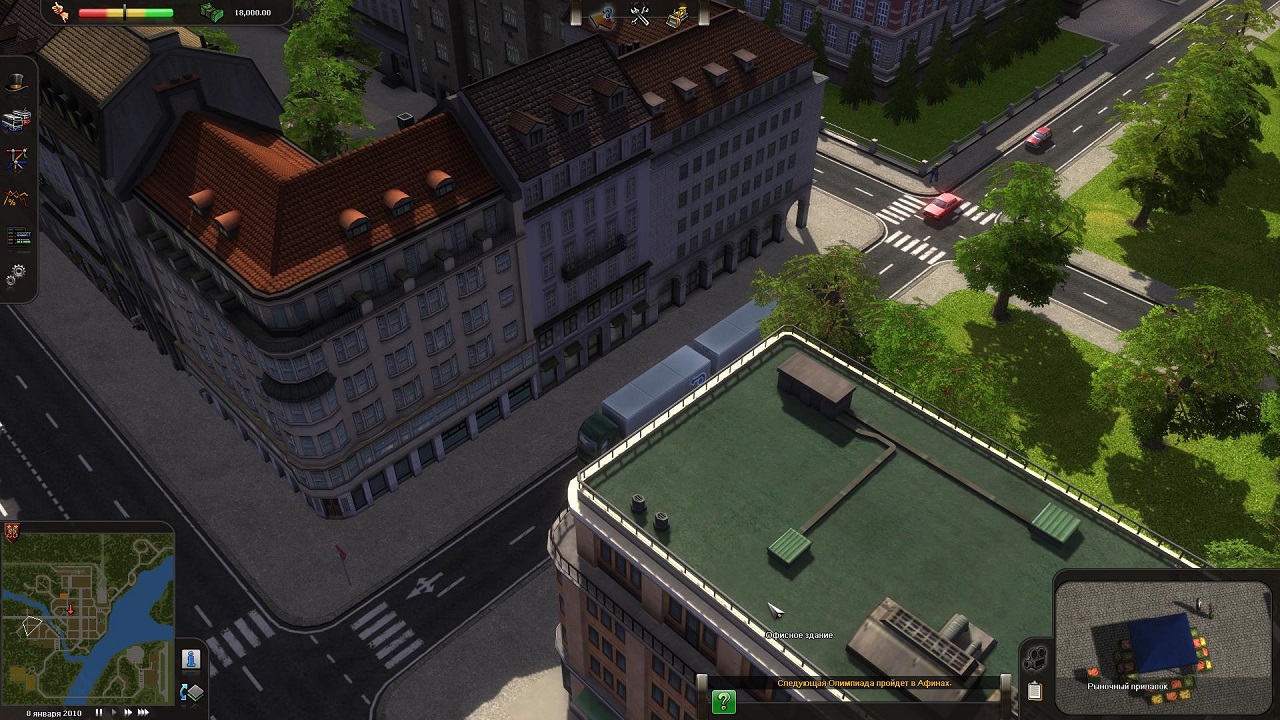Set game speed to triple fast-forward
This screenshot has width=1280, height=720.
pyautogui.click(x=144, y=713)
